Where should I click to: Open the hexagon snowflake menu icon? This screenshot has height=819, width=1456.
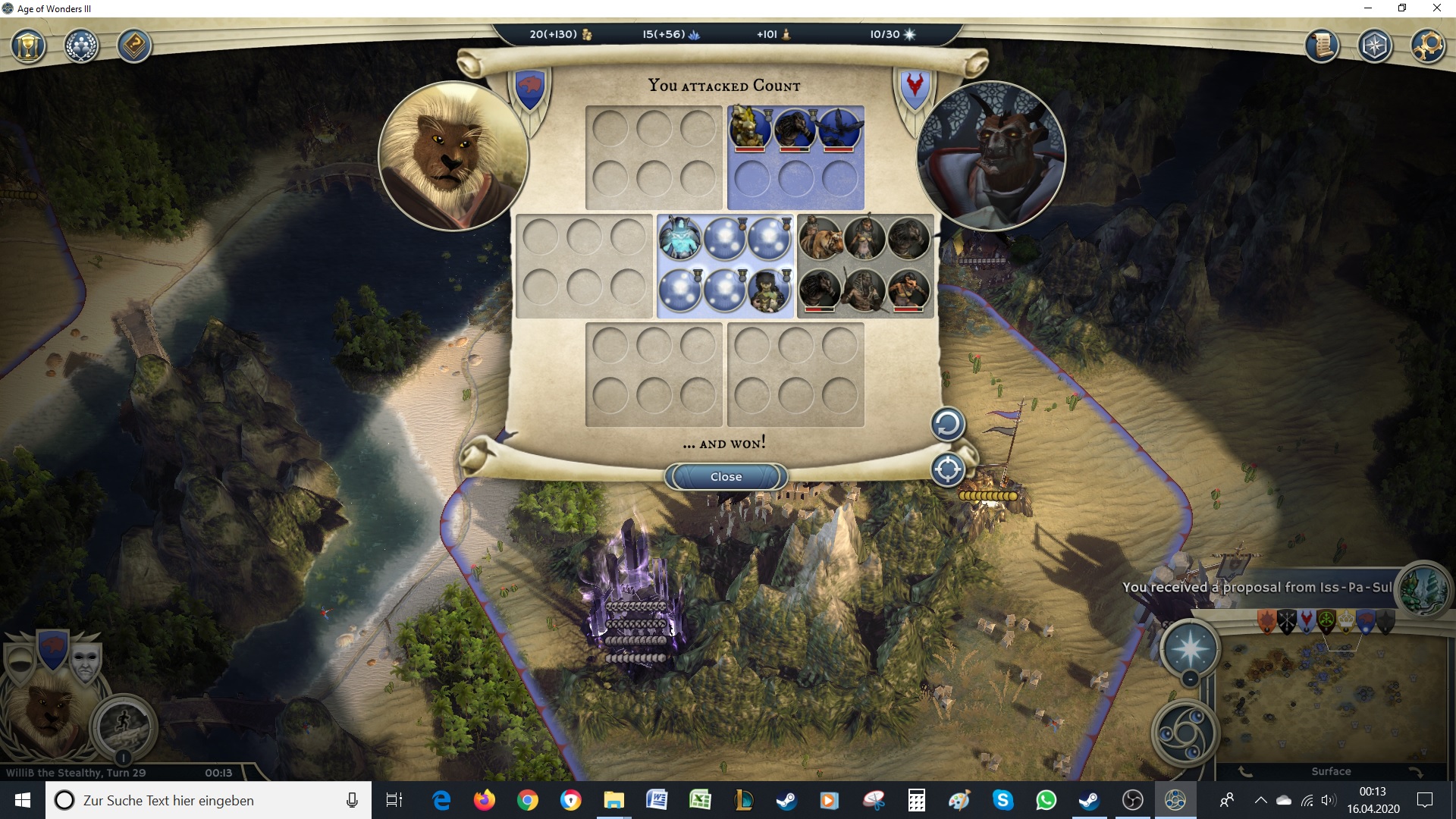point(1375,46)
